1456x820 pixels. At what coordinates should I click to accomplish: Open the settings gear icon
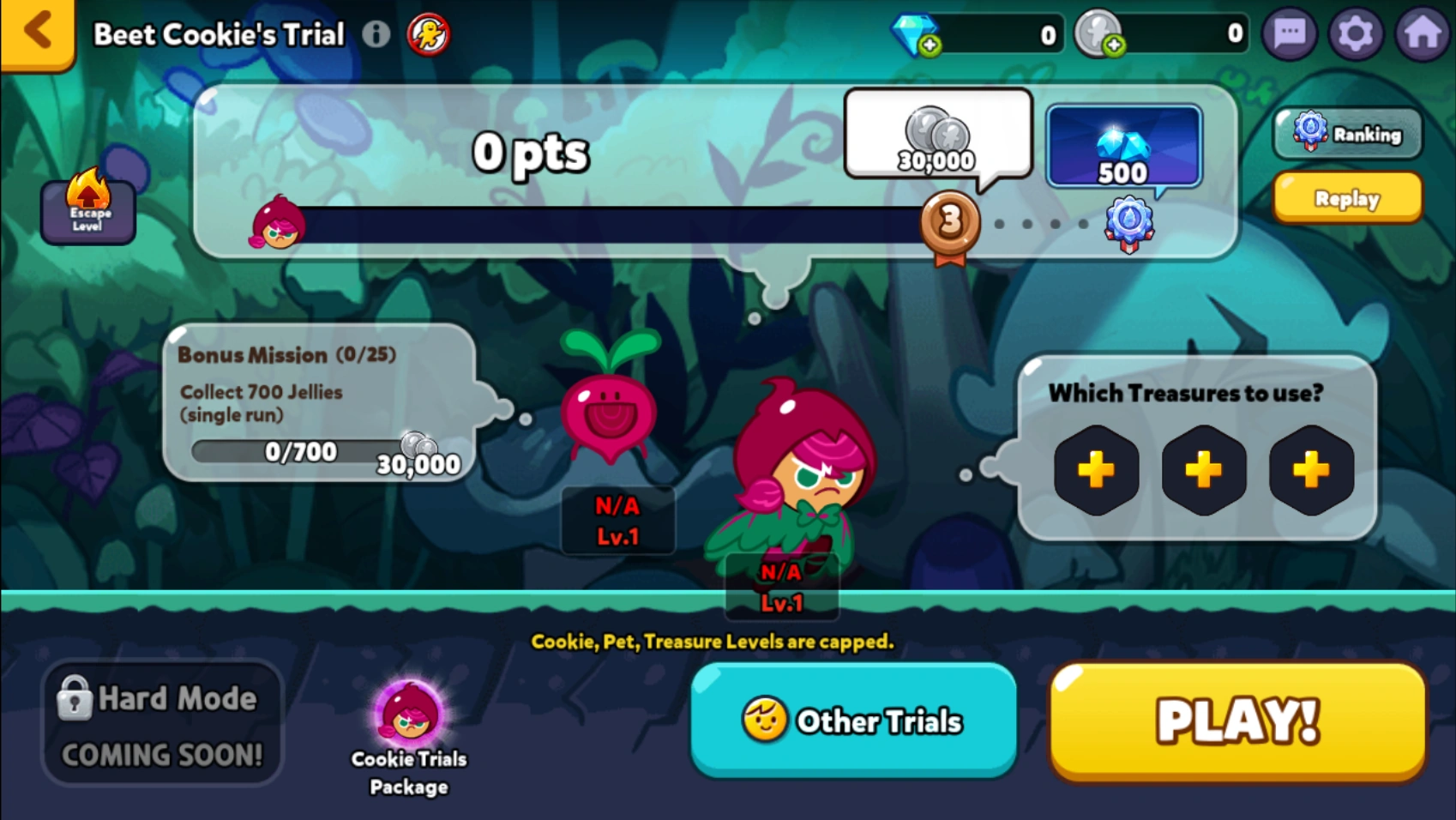[x=1356, y=33]
